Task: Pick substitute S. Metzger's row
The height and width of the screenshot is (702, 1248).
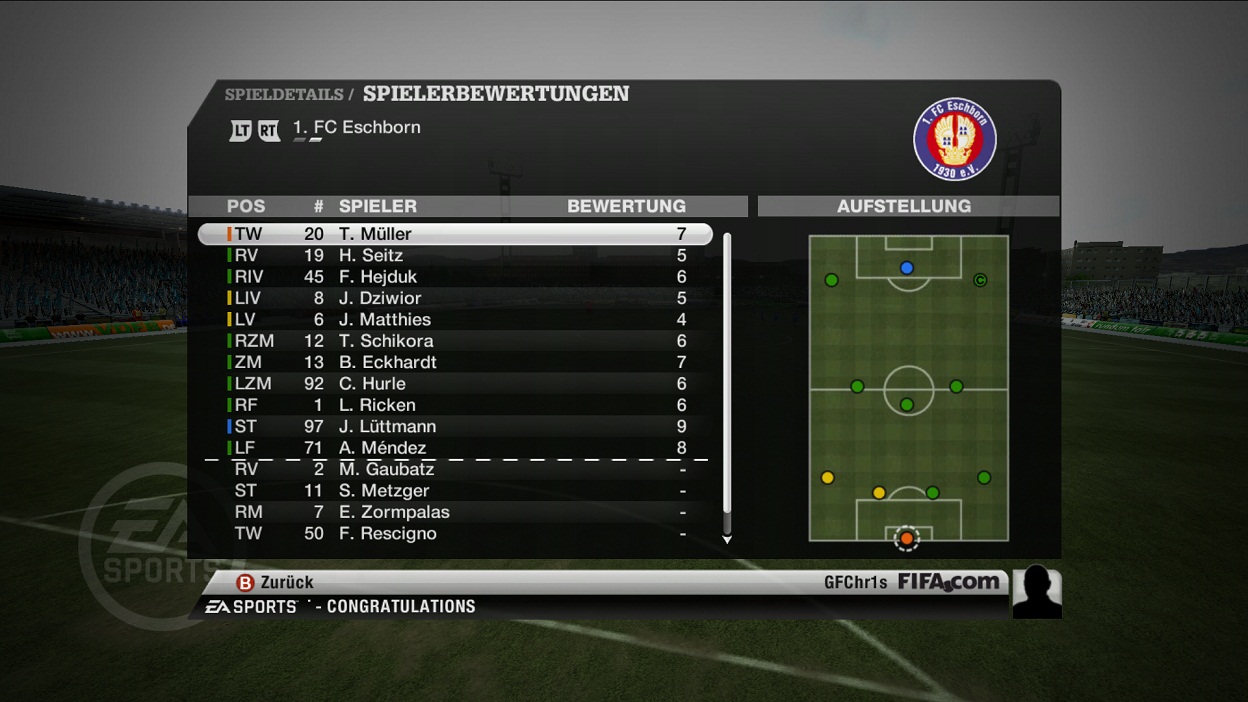Action: point(455,491)
